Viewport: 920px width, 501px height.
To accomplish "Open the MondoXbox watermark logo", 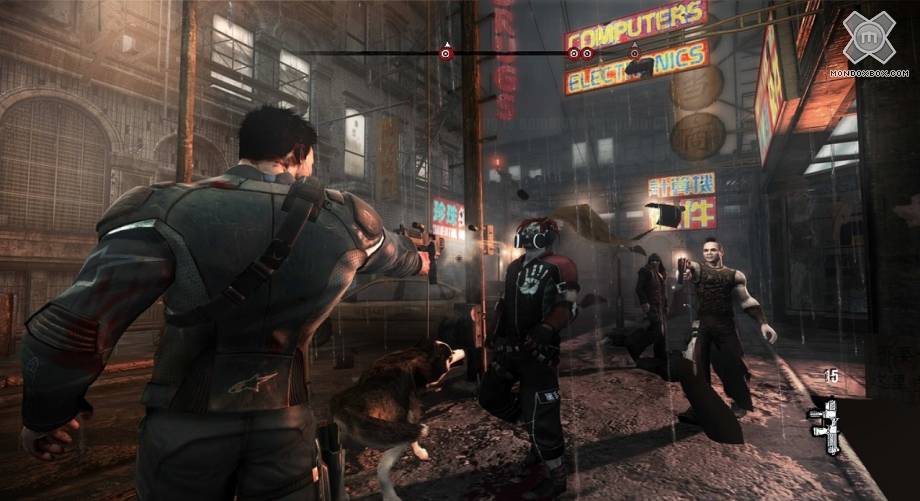I will [x=867, y=42].
